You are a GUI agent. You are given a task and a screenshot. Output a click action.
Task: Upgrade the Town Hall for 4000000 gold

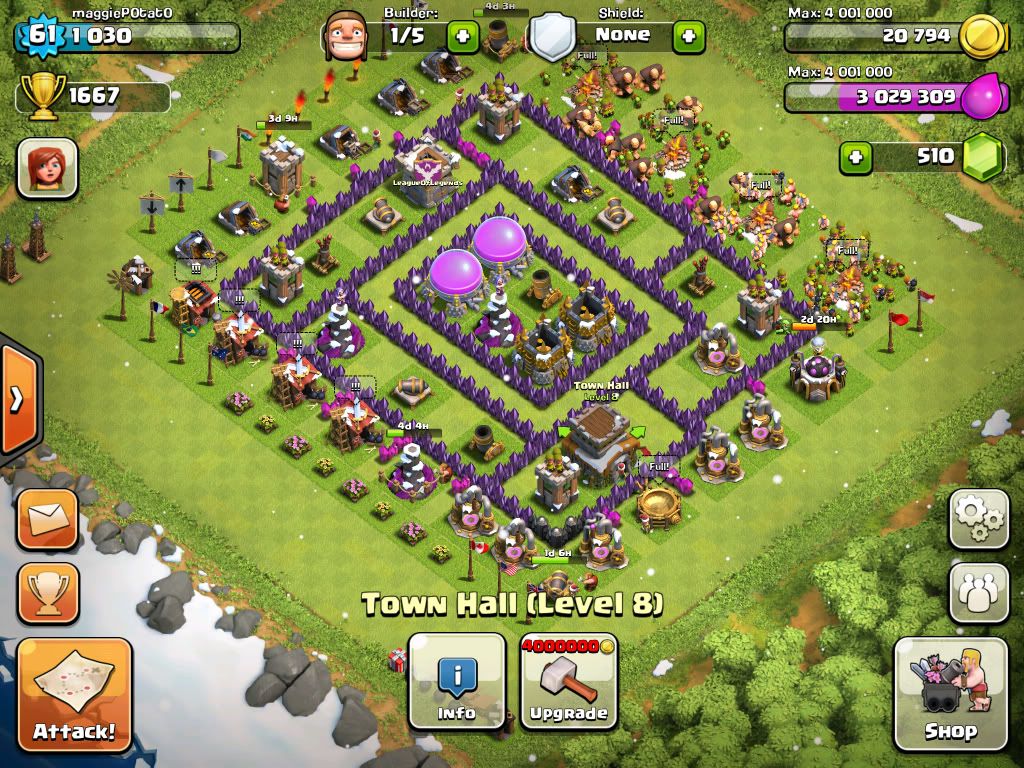click(568, 681)
